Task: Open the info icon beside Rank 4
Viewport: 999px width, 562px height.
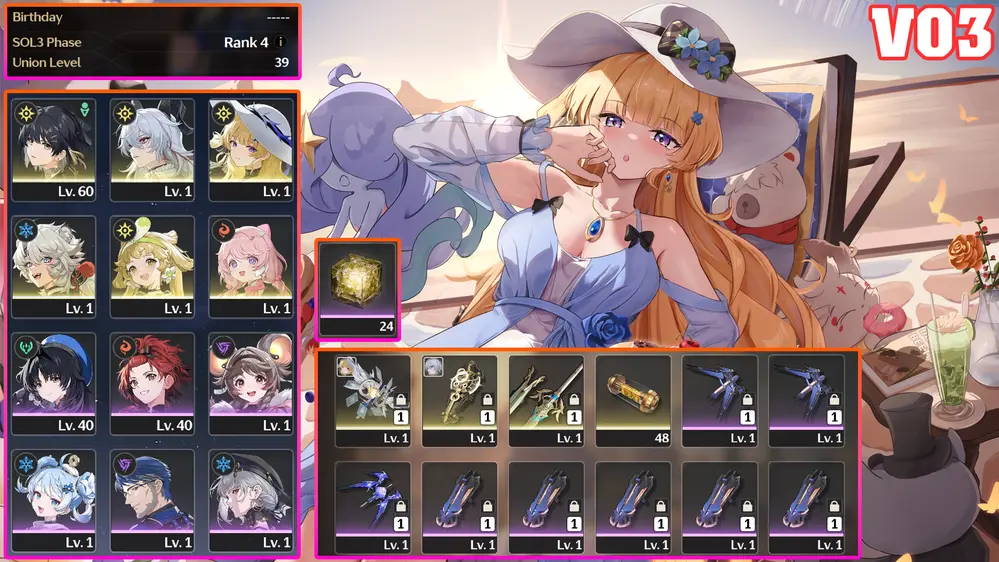Action: pos(281,42)
